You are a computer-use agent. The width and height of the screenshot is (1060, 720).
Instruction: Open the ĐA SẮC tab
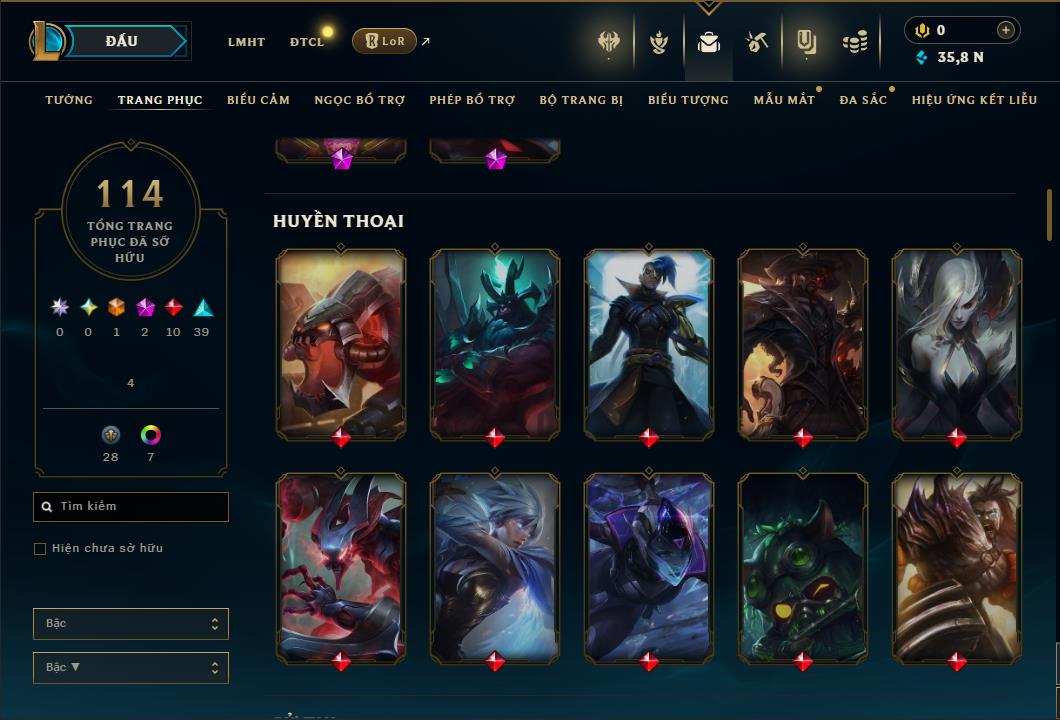(x=863, y=100)
